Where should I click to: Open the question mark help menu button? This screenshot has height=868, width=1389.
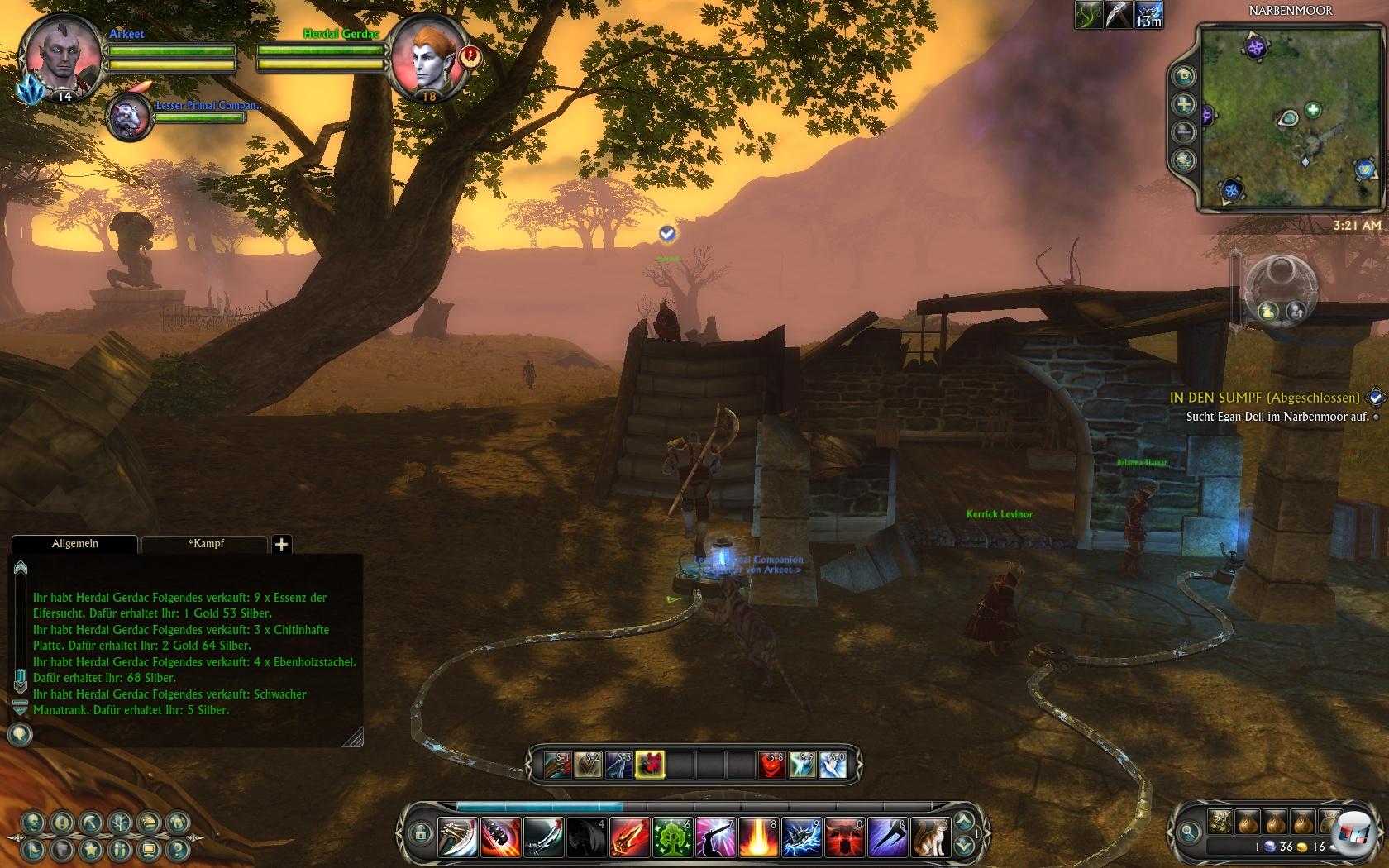[176, 849]
